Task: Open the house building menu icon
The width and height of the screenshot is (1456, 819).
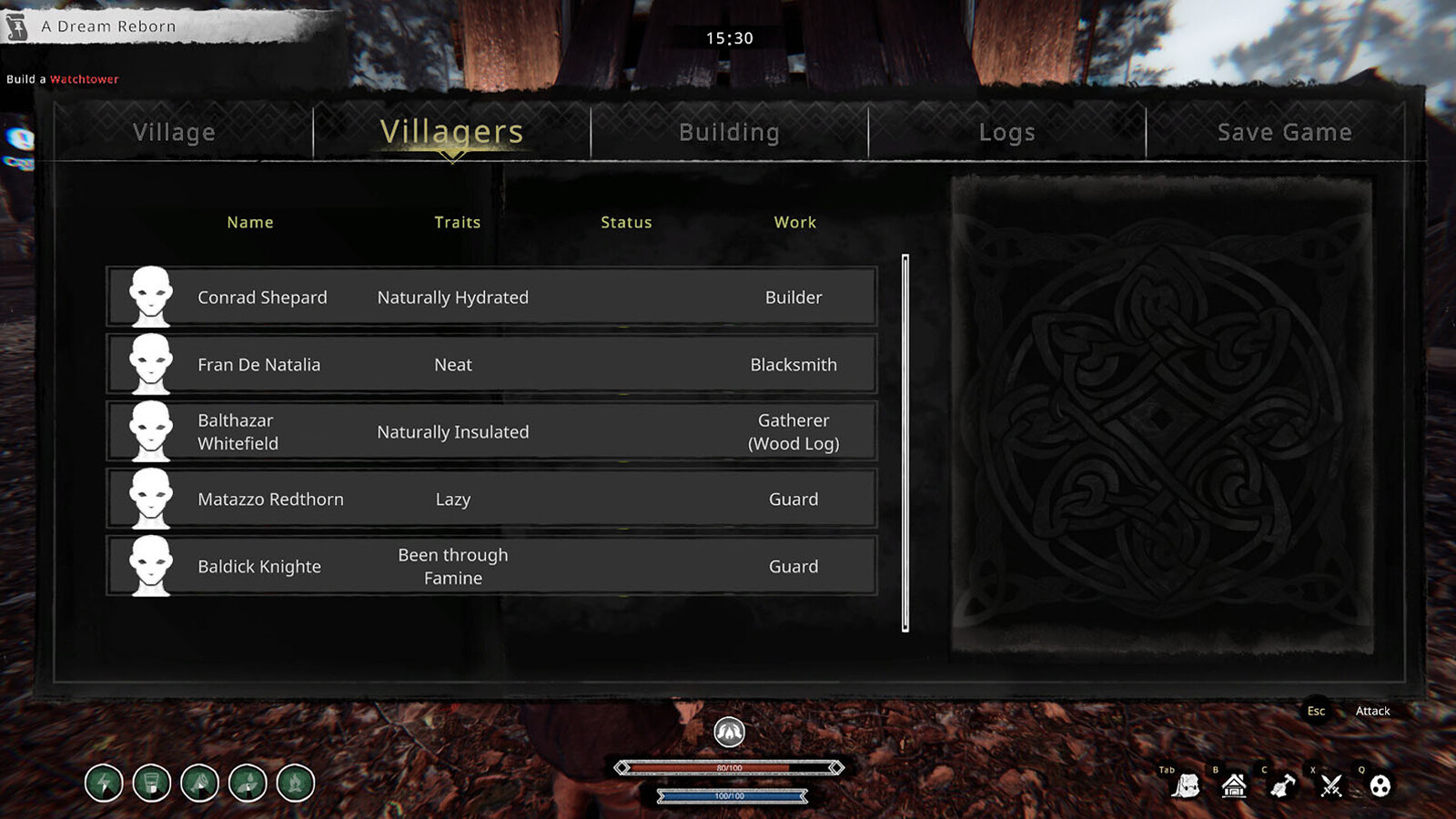Action: pos(1234,785)
